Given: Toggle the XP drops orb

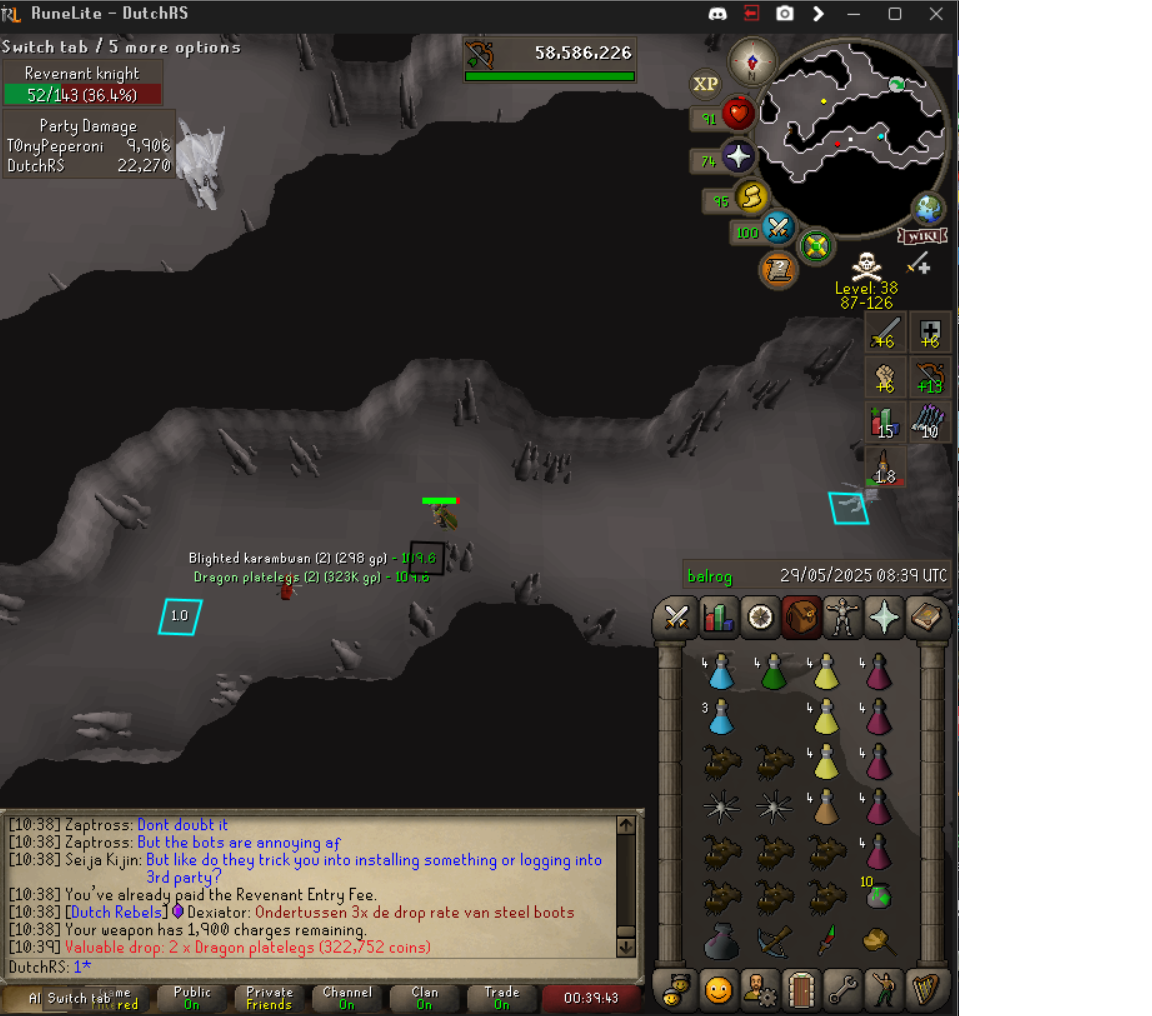Looking at the screenshot, I should pyautogui.click(x=706, y=85).
